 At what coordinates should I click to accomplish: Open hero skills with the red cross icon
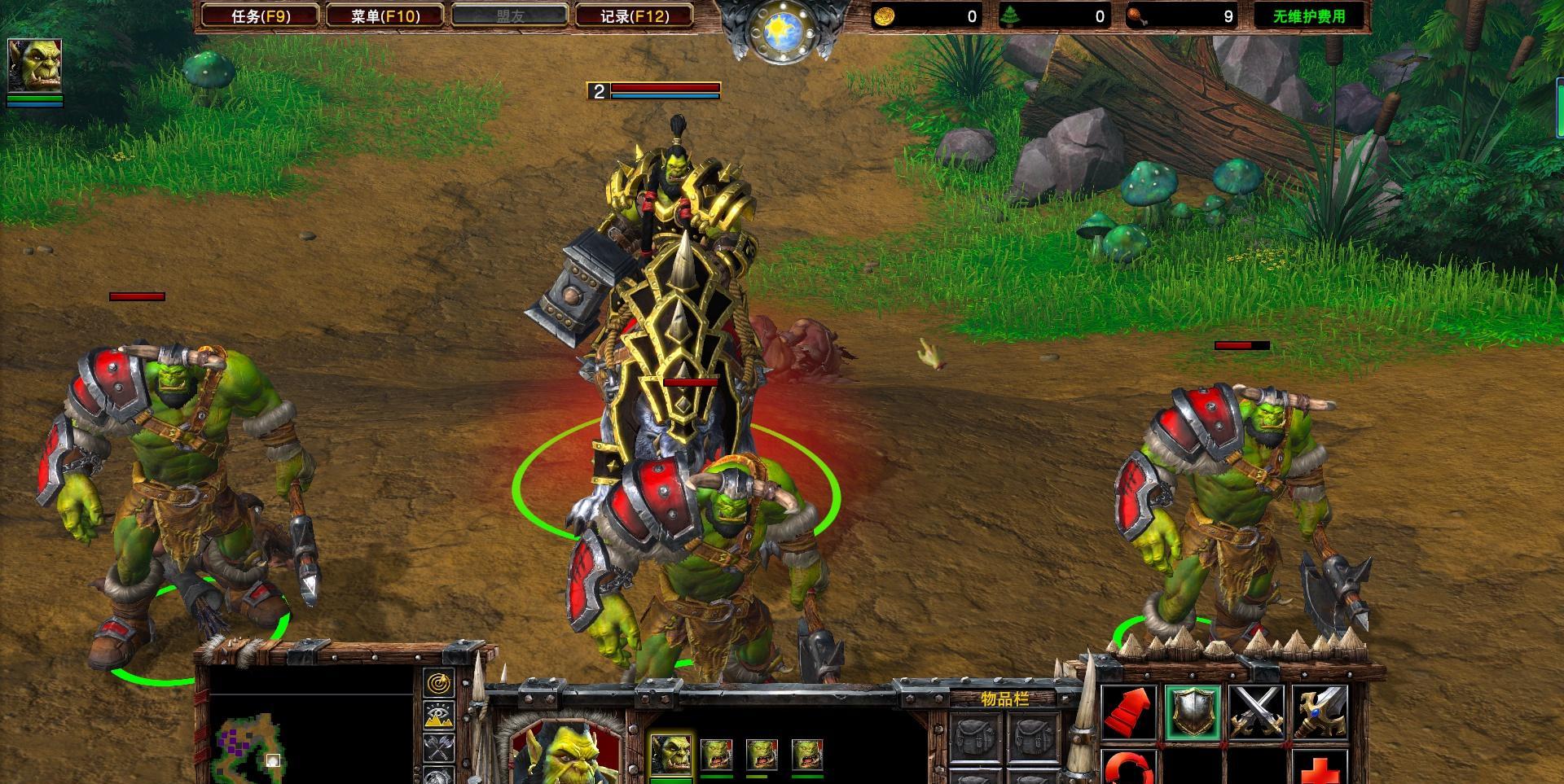point(1320,769)
